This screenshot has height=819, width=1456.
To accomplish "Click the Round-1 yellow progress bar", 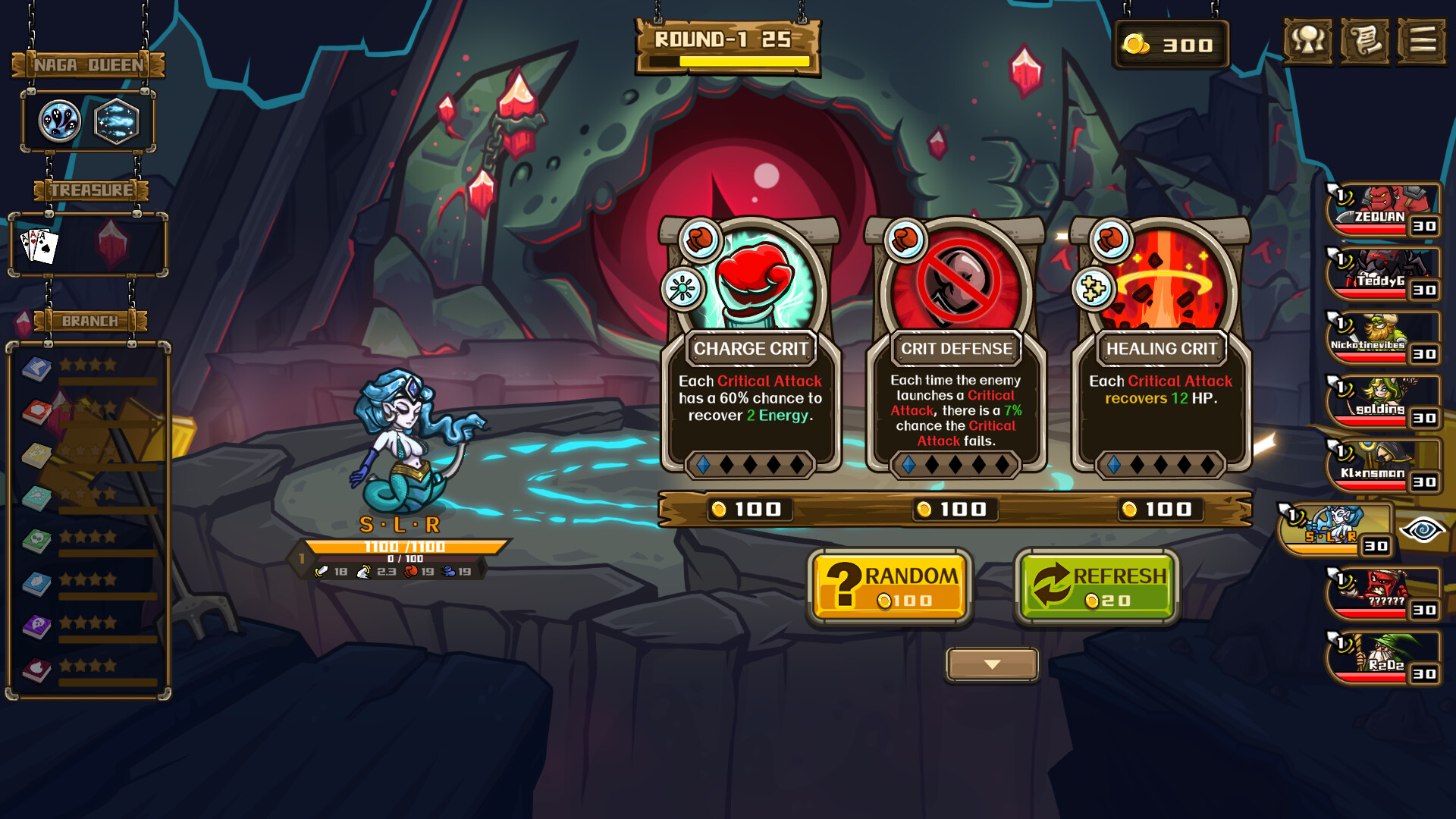I will (x=729, y=62).
